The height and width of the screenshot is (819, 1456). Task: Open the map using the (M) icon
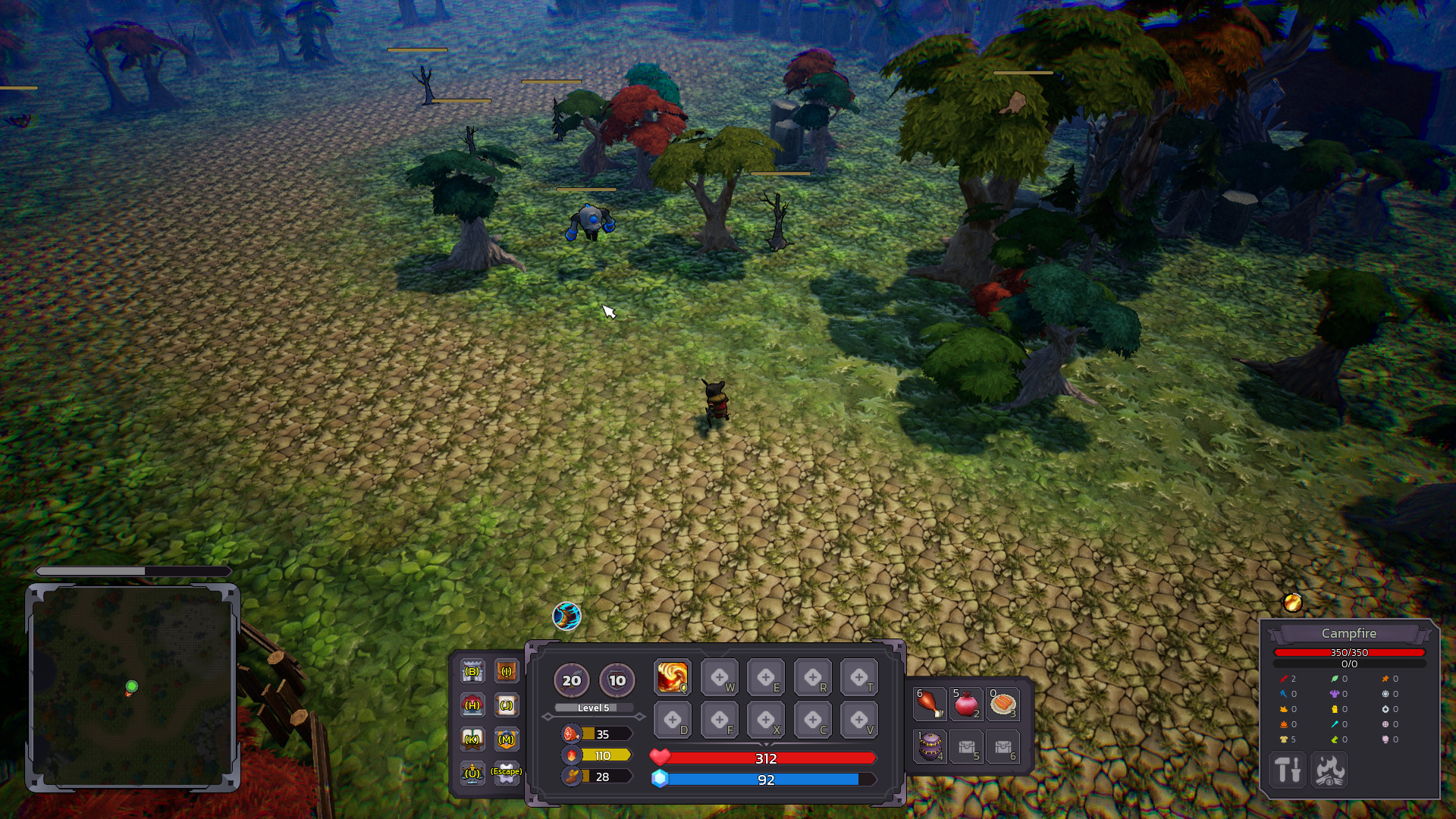click(x=506, y=739)
